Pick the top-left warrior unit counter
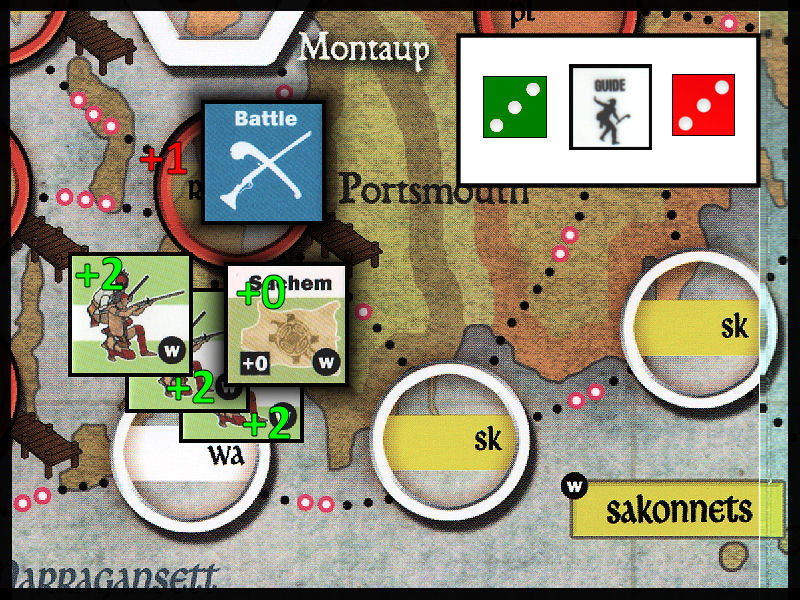 click(129, 314)
